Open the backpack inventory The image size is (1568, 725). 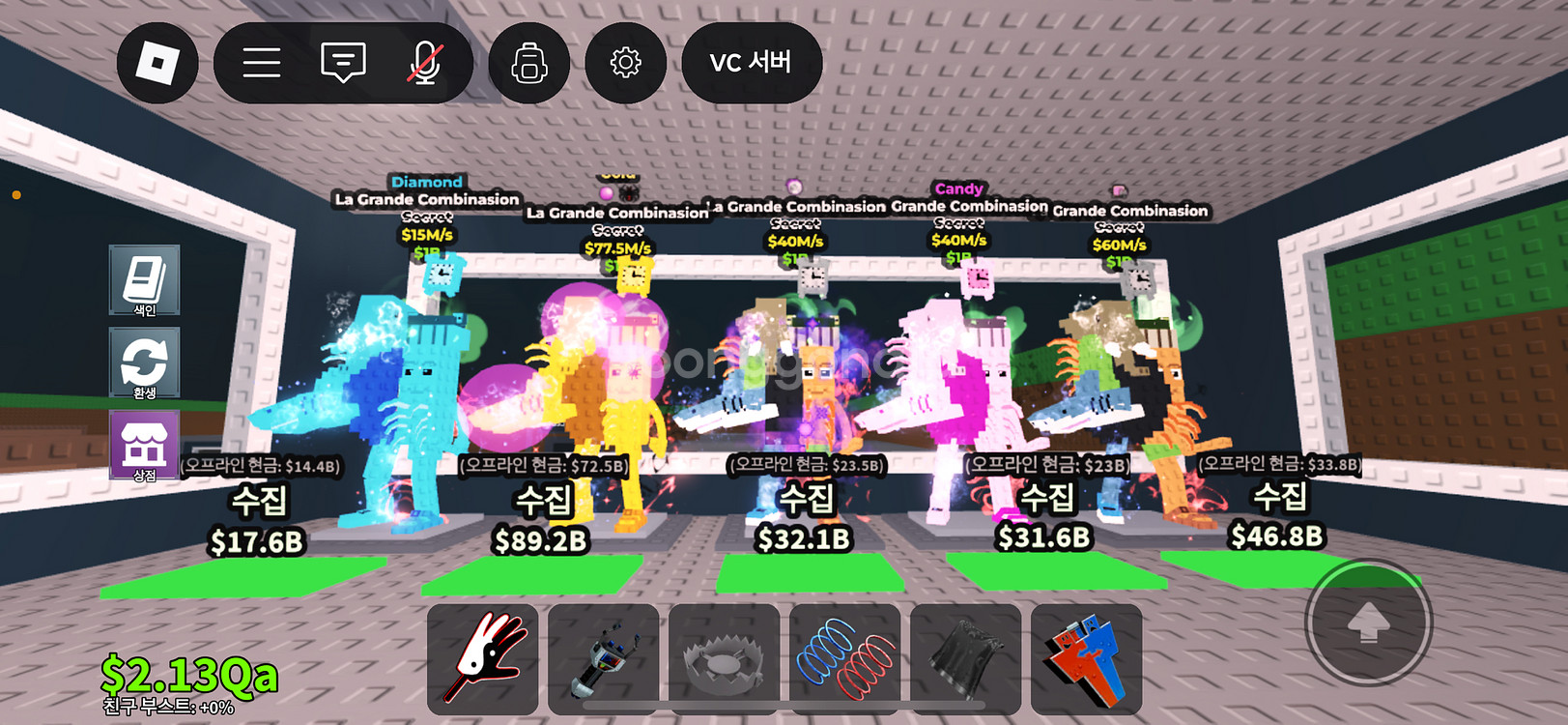point(529,63)
